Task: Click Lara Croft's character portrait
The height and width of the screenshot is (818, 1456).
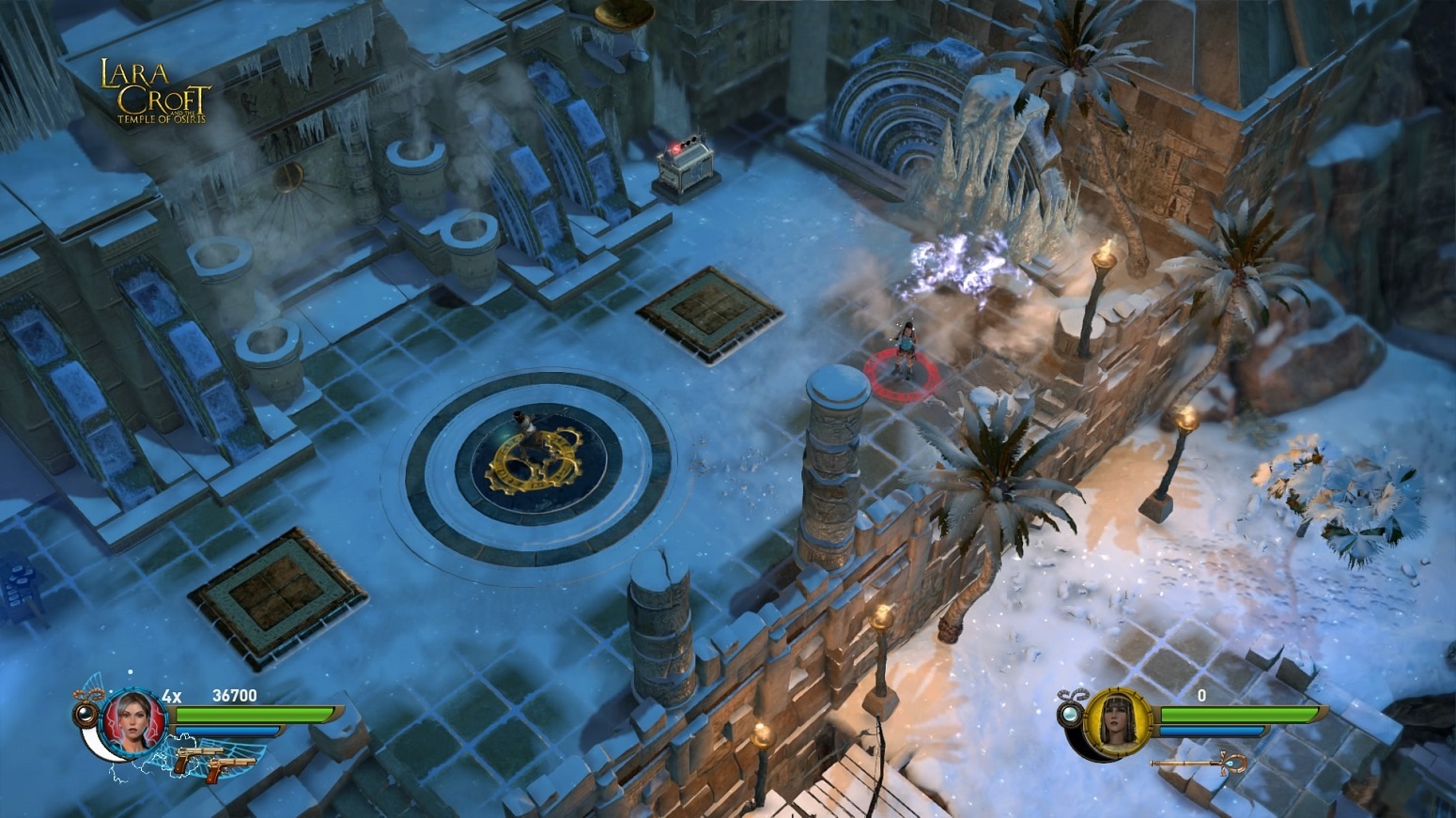Action: click(134, 721)
